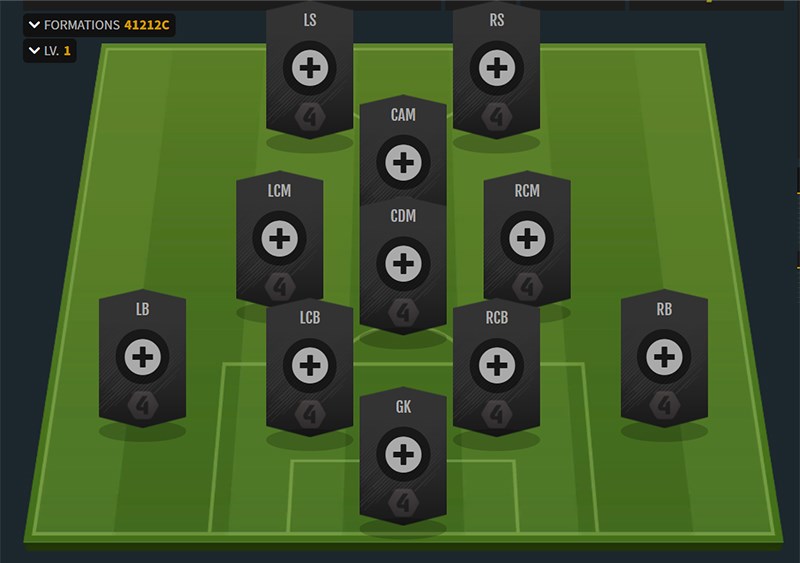Add a player at CDM
The image size is (800, 563).
pyautogui.click(x=403, y=264)
